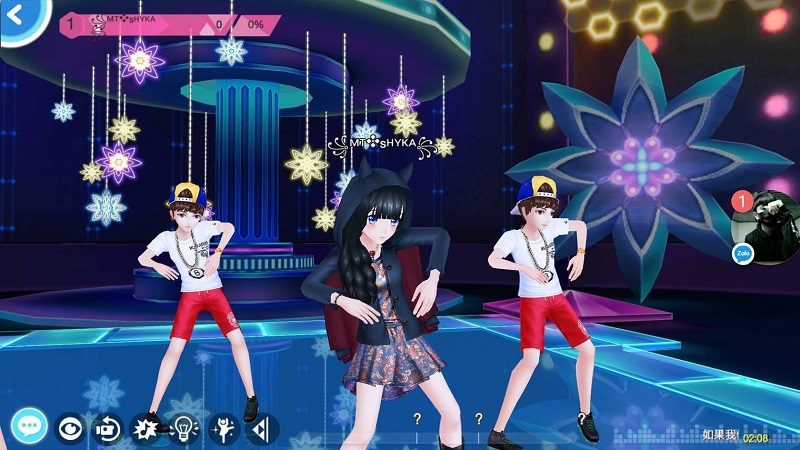Viewport: 800px width, 450px height.
Task: Go back using the arrow button
Action: tap(14, 15)
